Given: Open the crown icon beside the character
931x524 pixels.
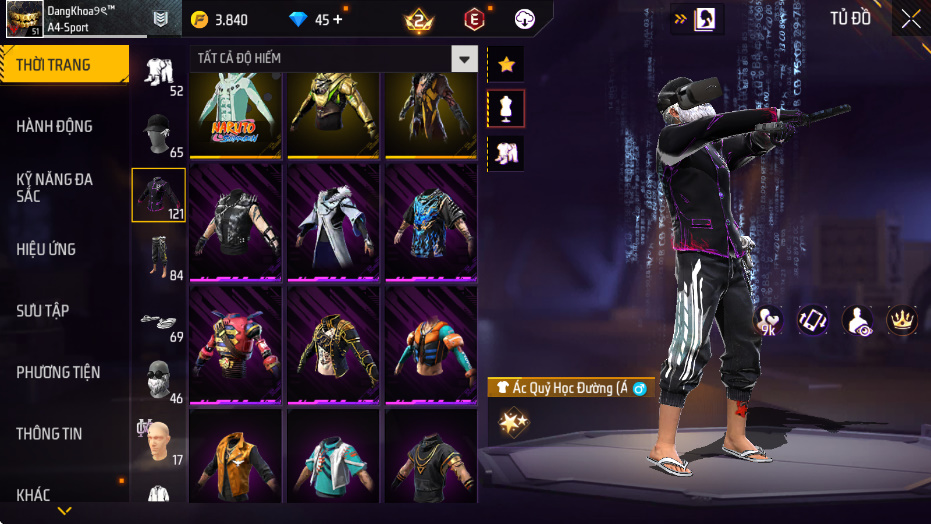Looking at the screenshot, I should coord(901,319).
